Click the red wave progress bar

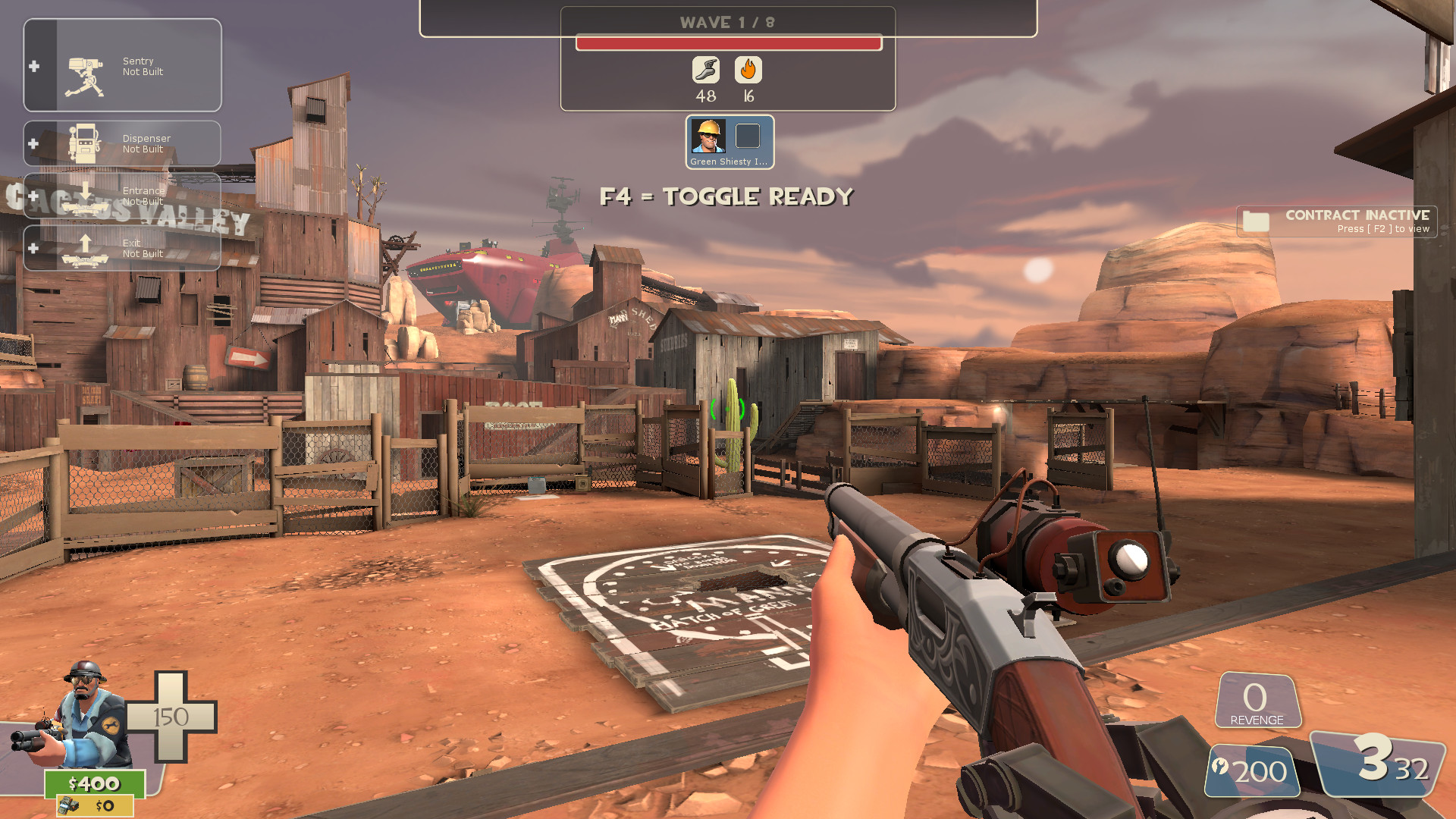[729, 43]
